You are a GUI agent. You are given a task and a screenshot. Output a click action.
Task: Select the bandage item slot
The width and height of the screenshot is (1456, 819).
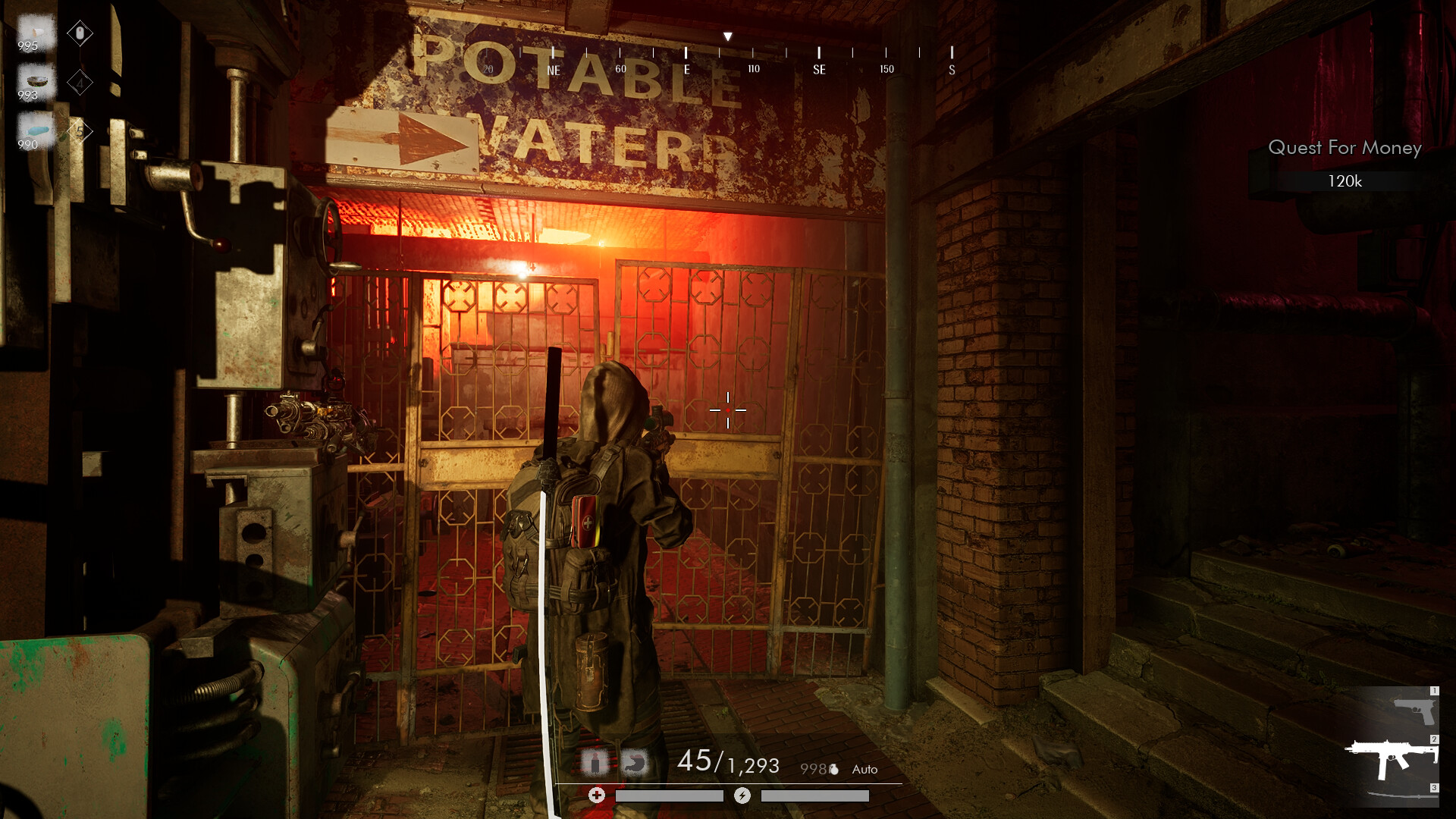point(35,32)
